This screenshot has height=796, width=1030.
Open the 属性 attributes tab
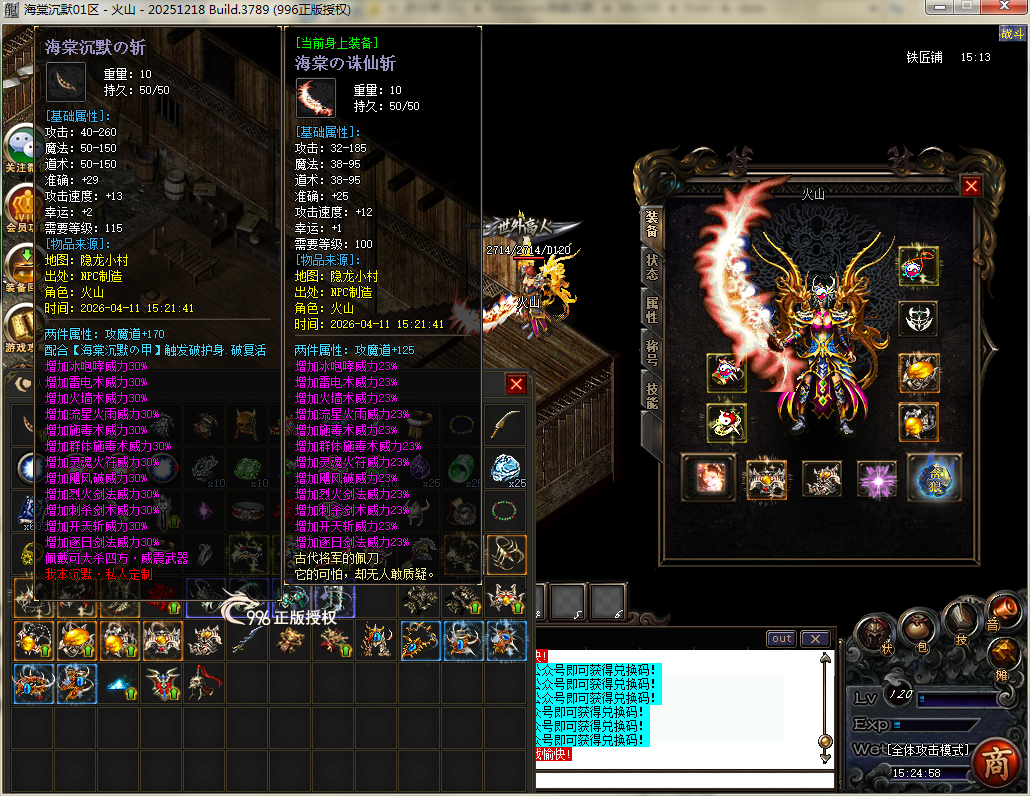click(651, 307)
